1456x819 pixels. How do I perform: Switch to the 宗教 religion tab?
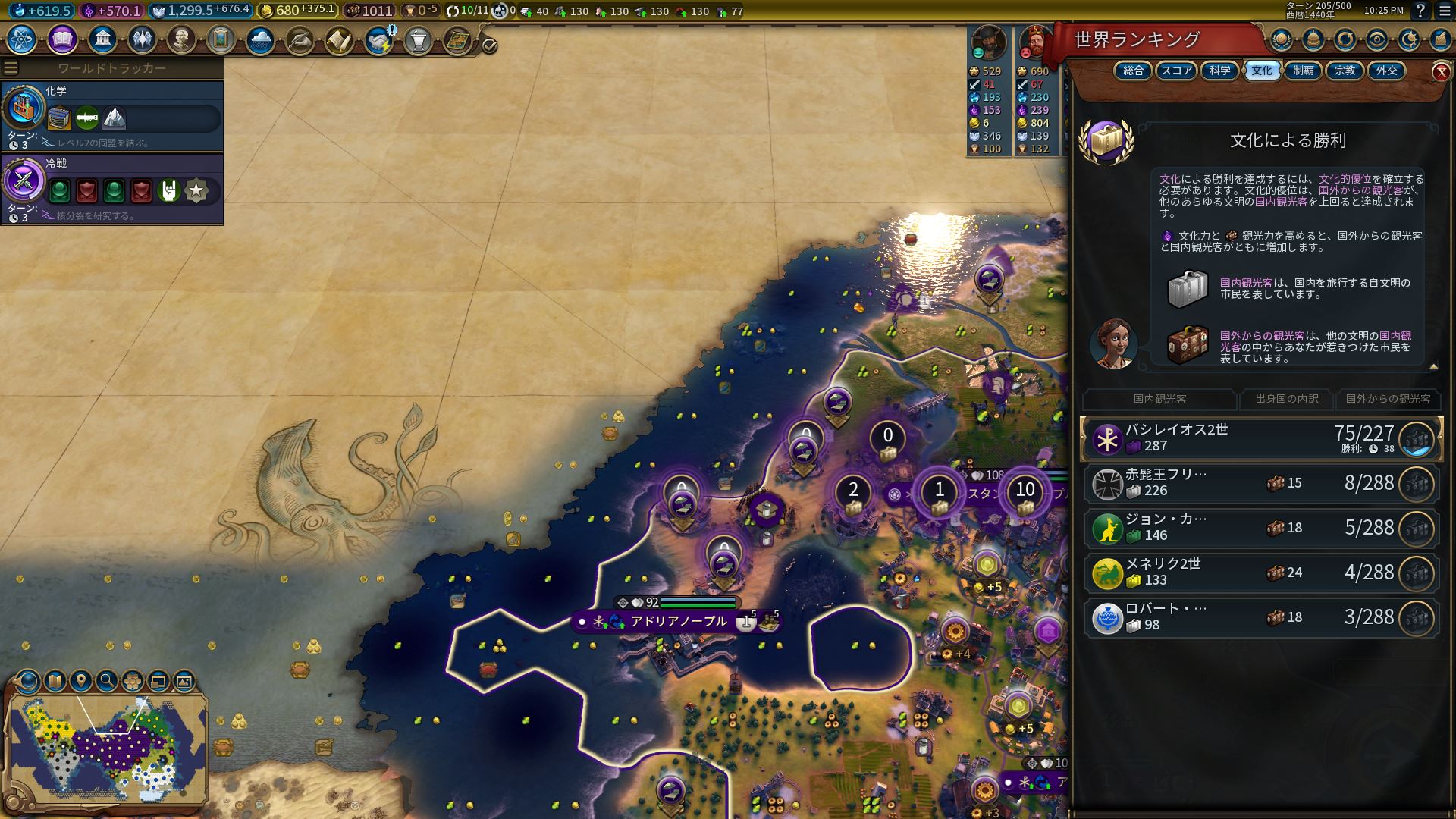click(1345, 71)
